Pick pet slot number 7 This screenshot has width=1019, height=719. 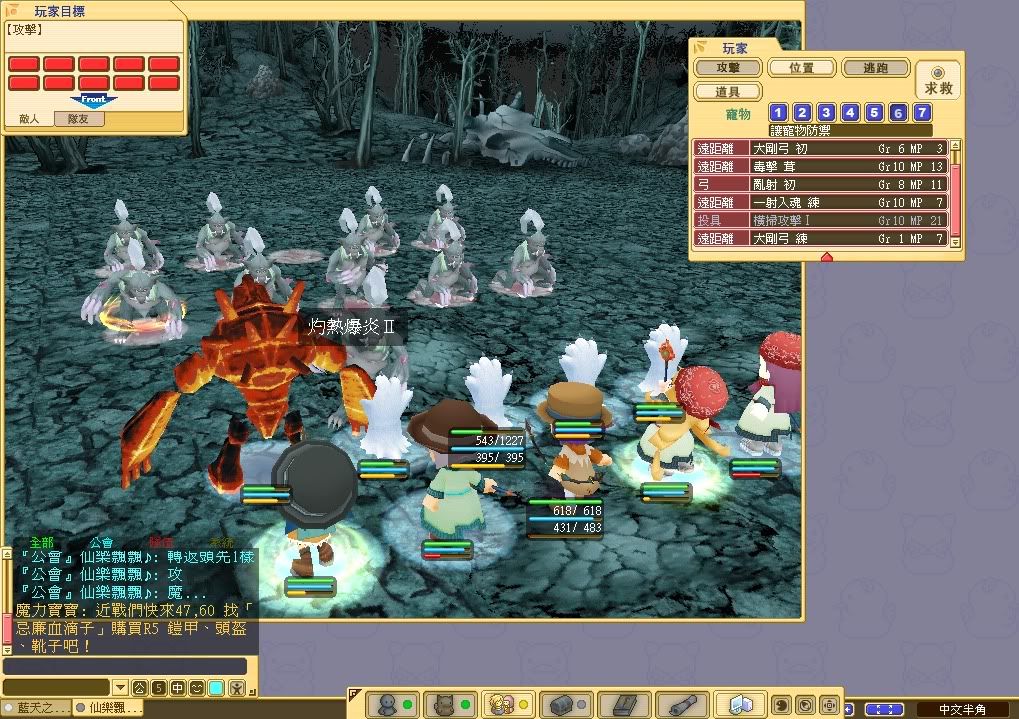[922, 113]
